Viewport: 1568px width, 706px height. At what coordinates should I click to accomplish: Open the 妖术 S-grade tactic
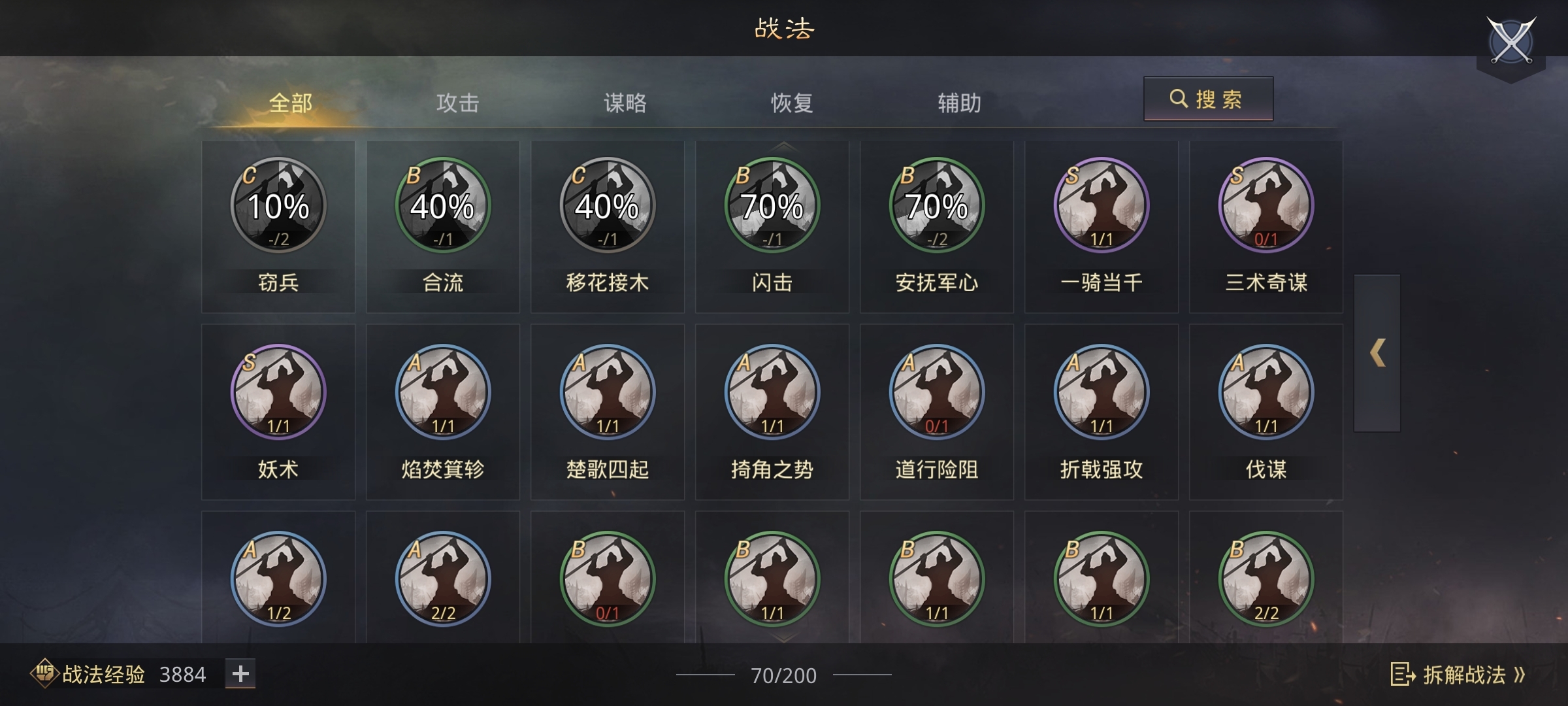pos(277,391)
